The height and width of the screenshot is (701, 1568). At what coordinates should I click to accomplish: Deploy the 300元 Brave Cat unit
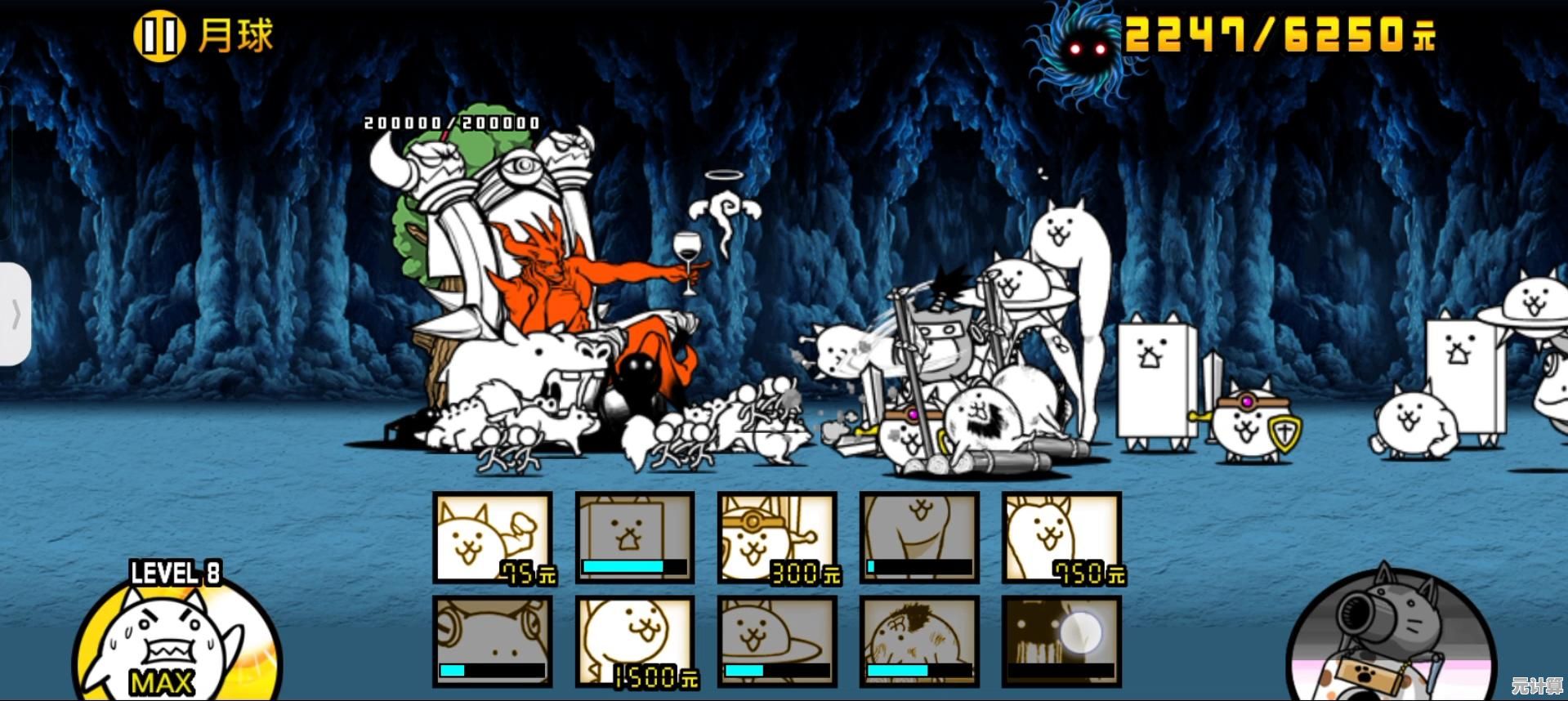pyautogui.click(x=777, y=538)
